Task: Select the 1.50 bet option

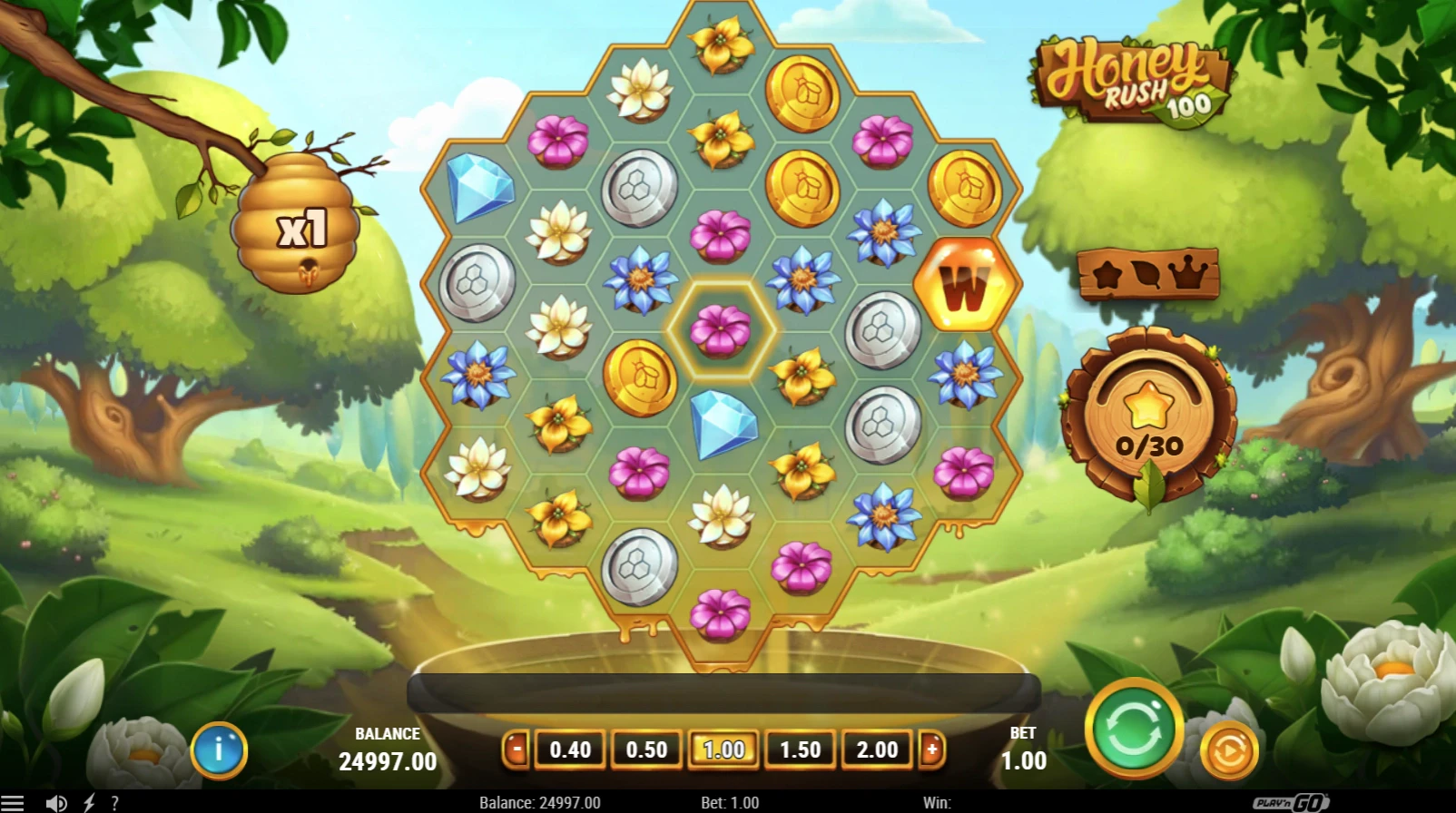Action: (x=800, y=750)
